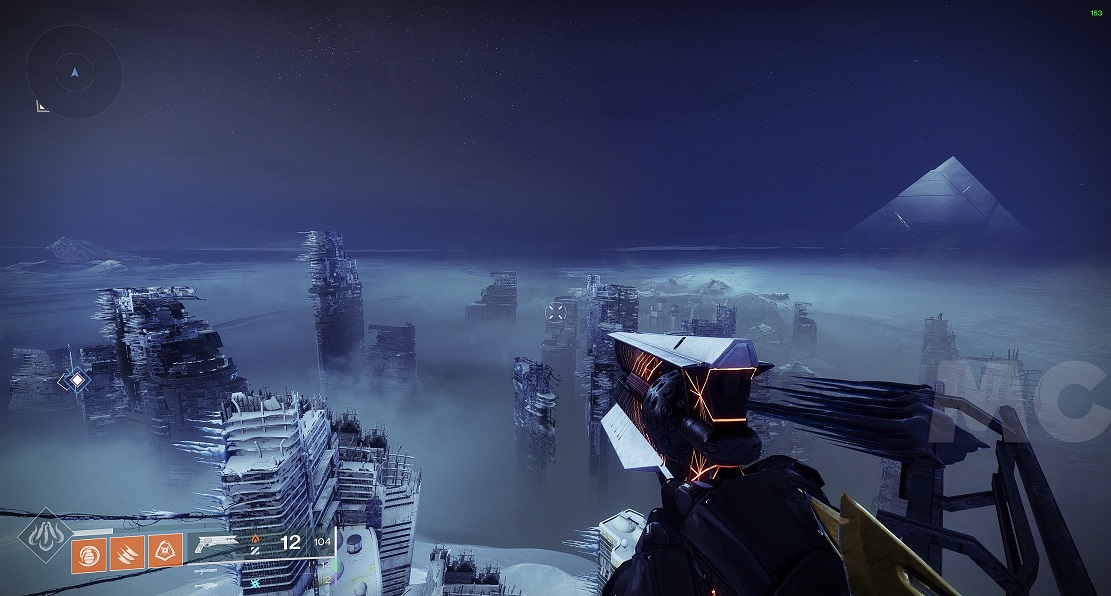Click the circular radar minimap
The width and height of the screenshot is (1111, 596).
click(74, 71)
